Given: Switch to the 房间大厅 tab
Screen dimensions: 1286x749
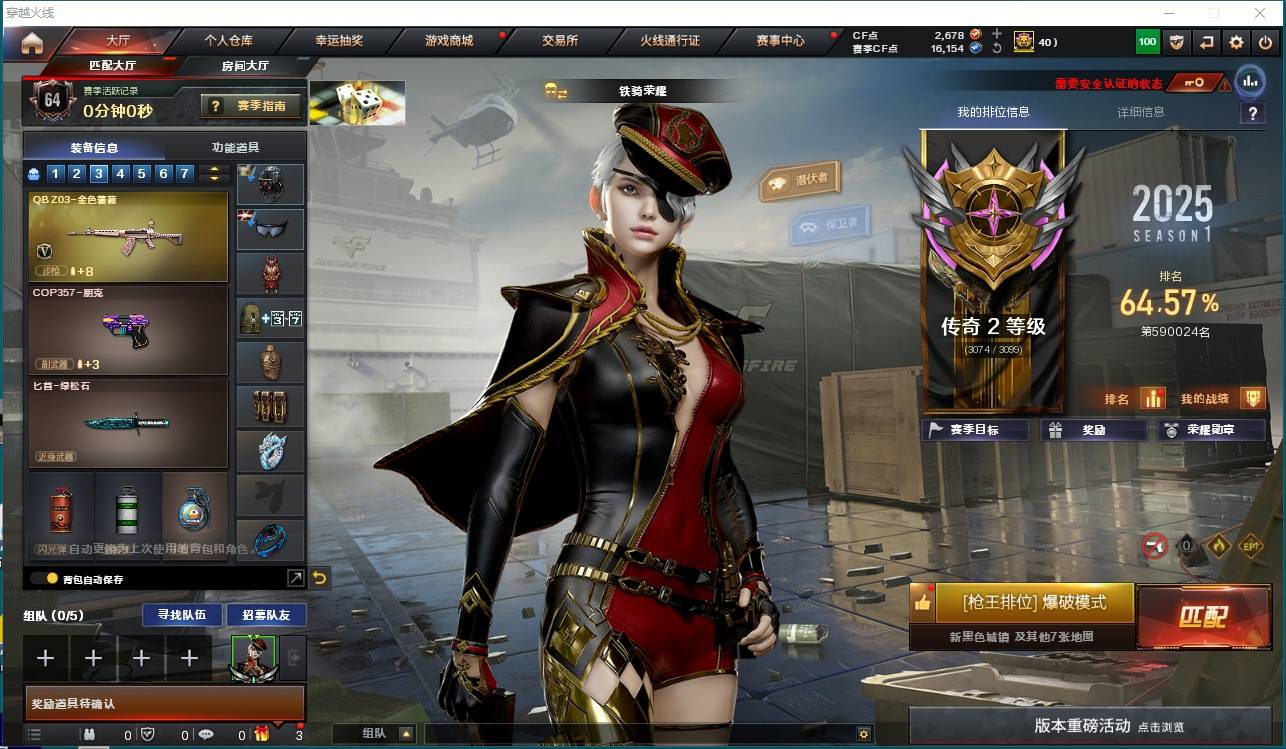Looking at the screenshot, I should (245, 66).
